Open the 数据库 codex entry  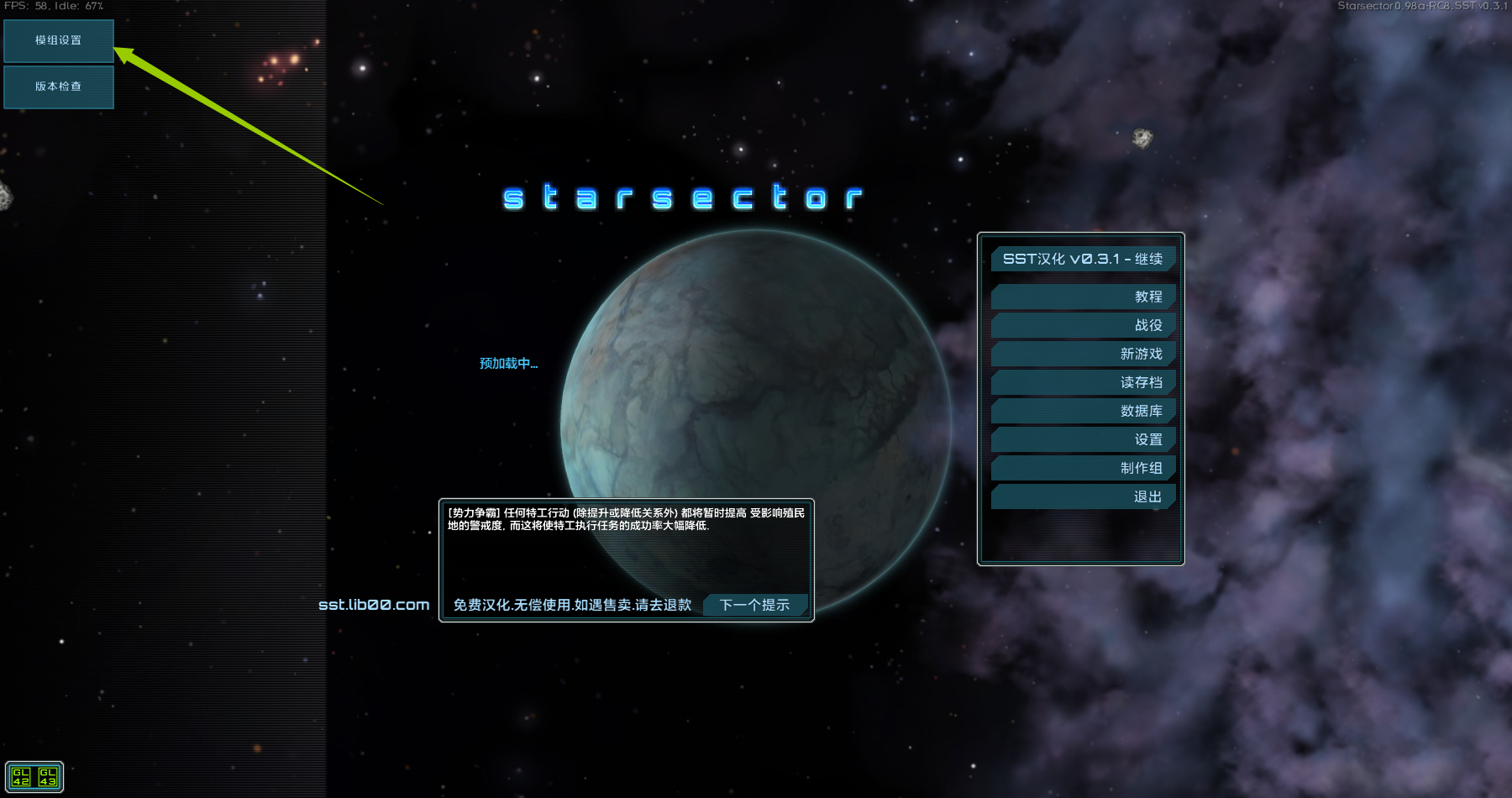[x=1083, y=411]
